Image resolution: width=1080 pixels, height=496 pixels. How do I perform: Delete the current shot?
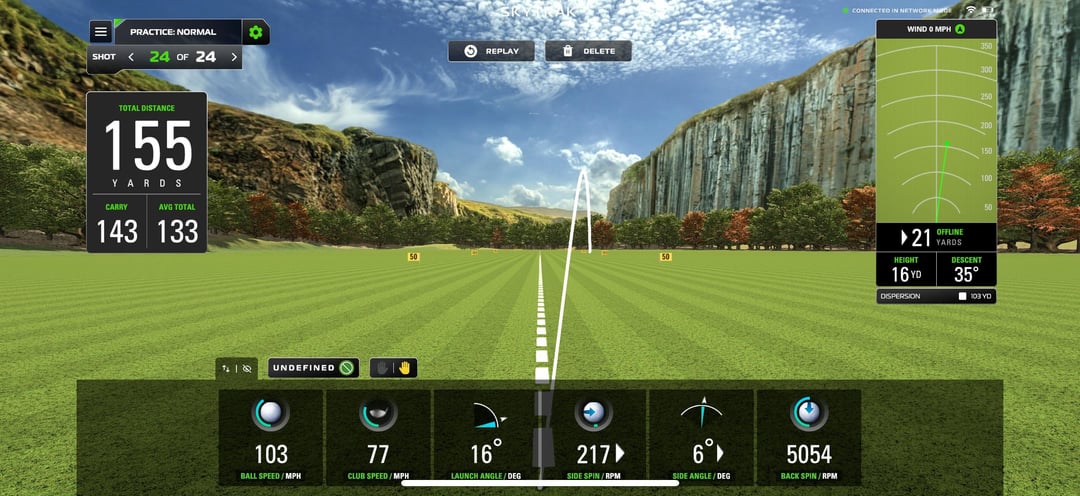click(588, 51)
